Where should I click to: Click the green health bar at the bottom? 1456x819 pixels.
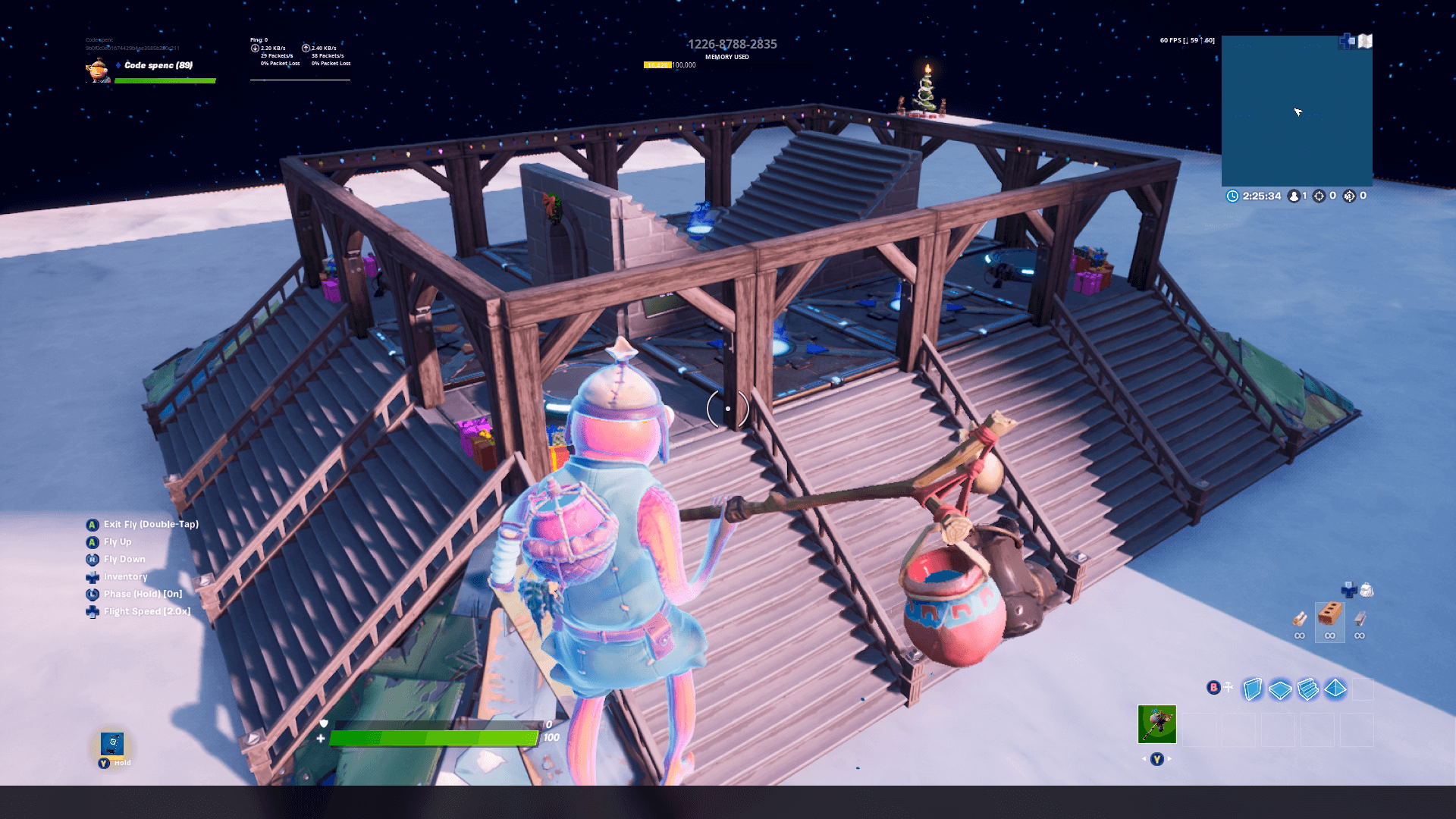[432, 736]
